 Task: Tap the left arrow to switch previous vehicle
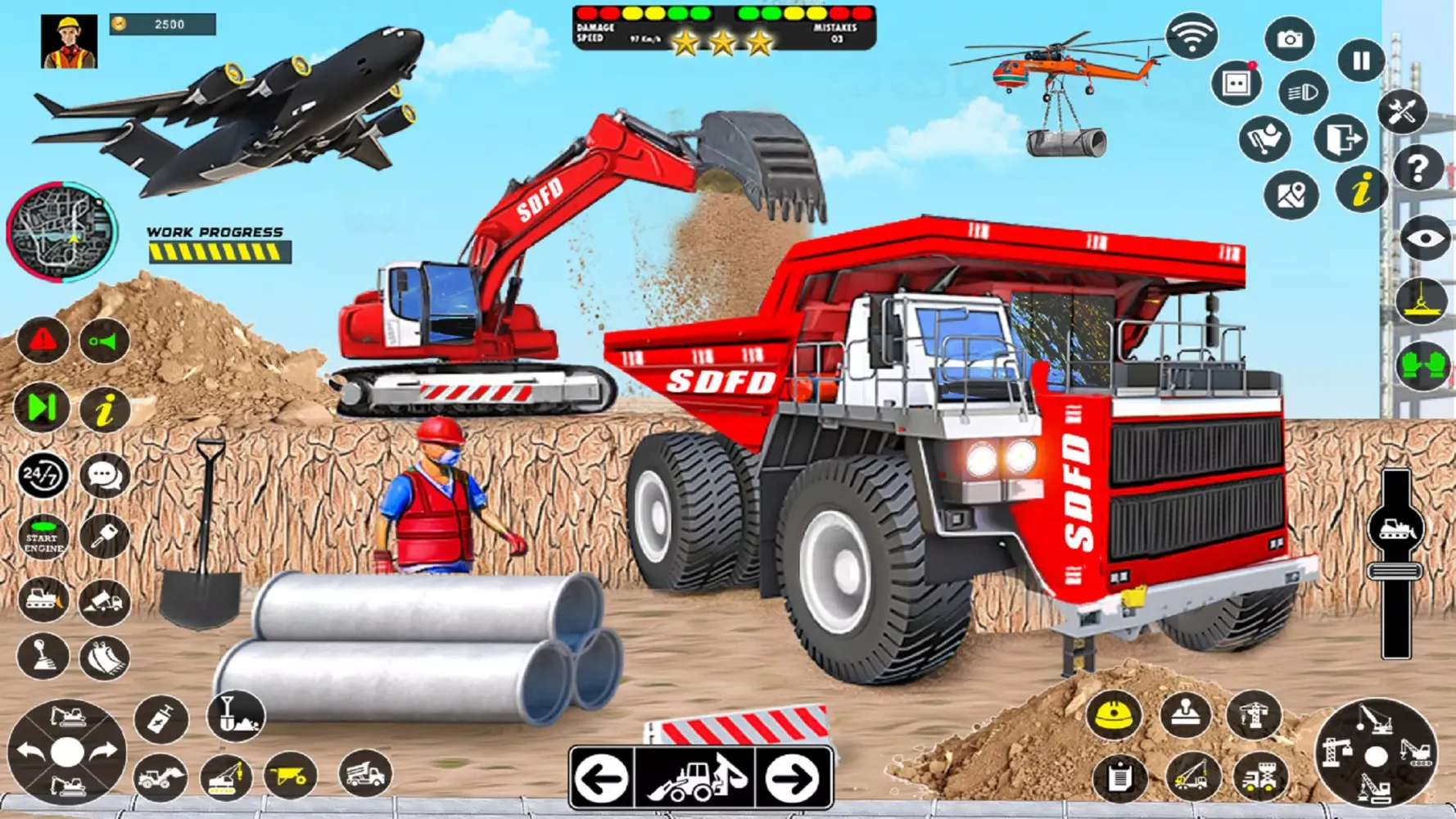(x=602, y=781)
